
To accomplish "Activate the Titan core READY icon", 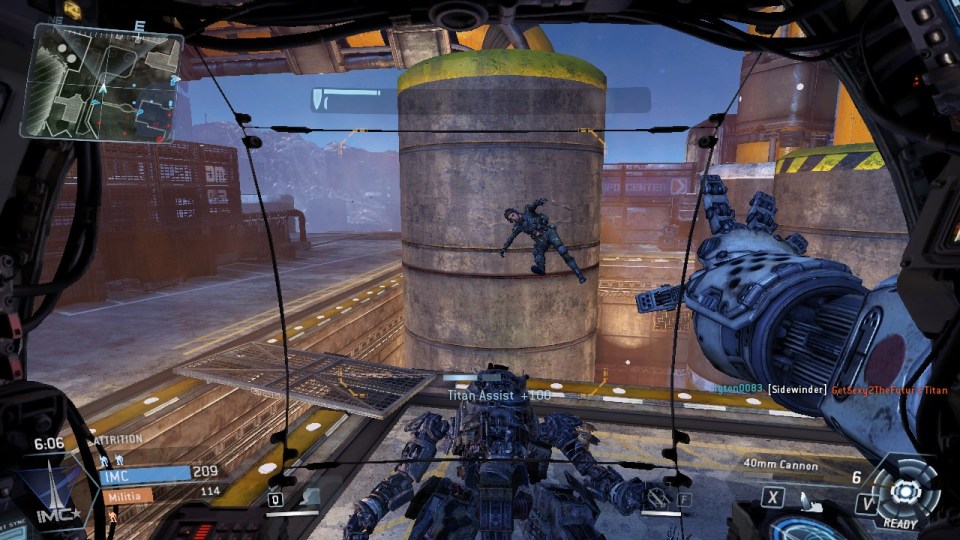I will click(904, 493).
